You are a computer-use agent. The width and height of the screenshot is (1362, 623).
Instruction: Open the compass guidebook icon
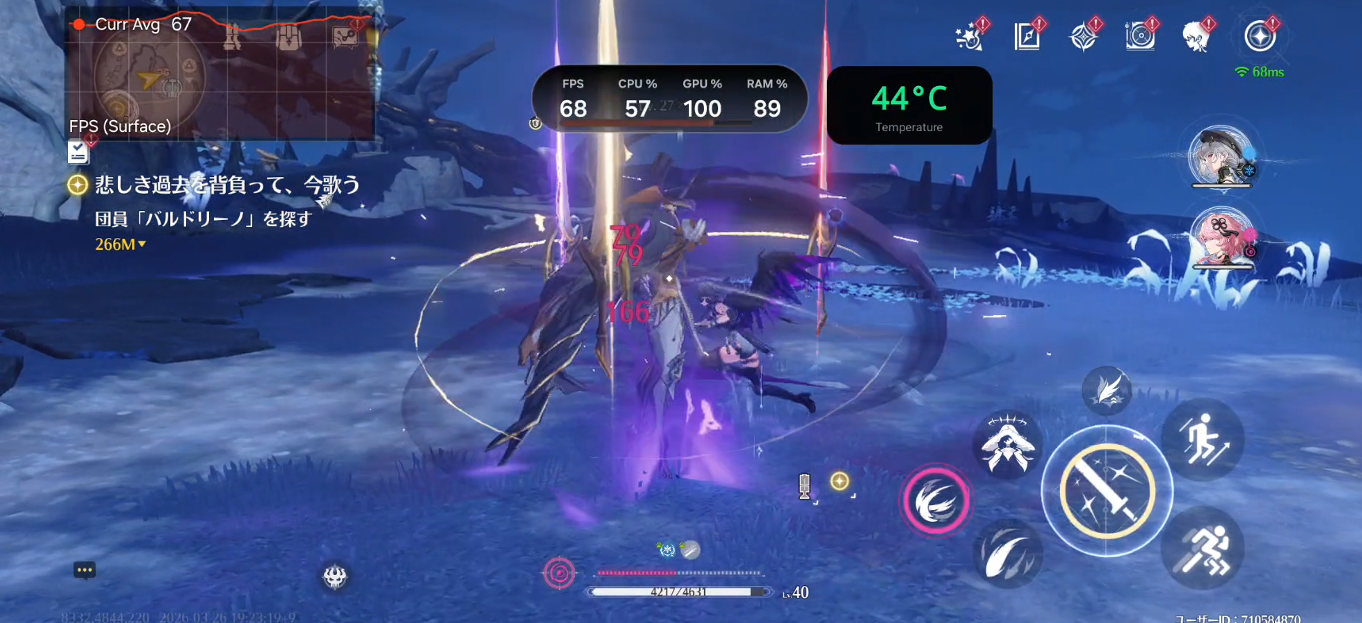tap(1027, 37)
